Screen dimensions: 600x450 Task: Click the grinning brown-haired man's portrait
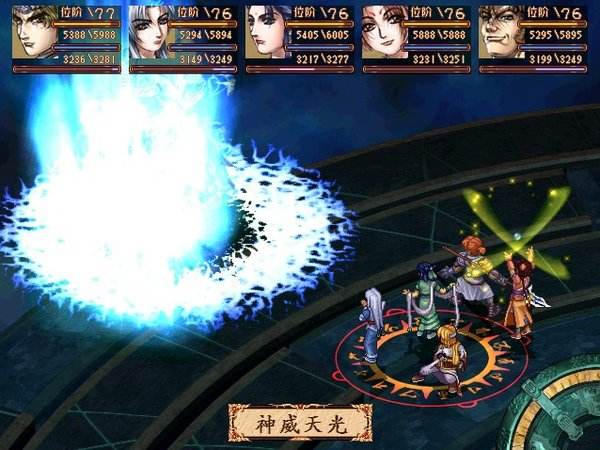coord(501,34)
